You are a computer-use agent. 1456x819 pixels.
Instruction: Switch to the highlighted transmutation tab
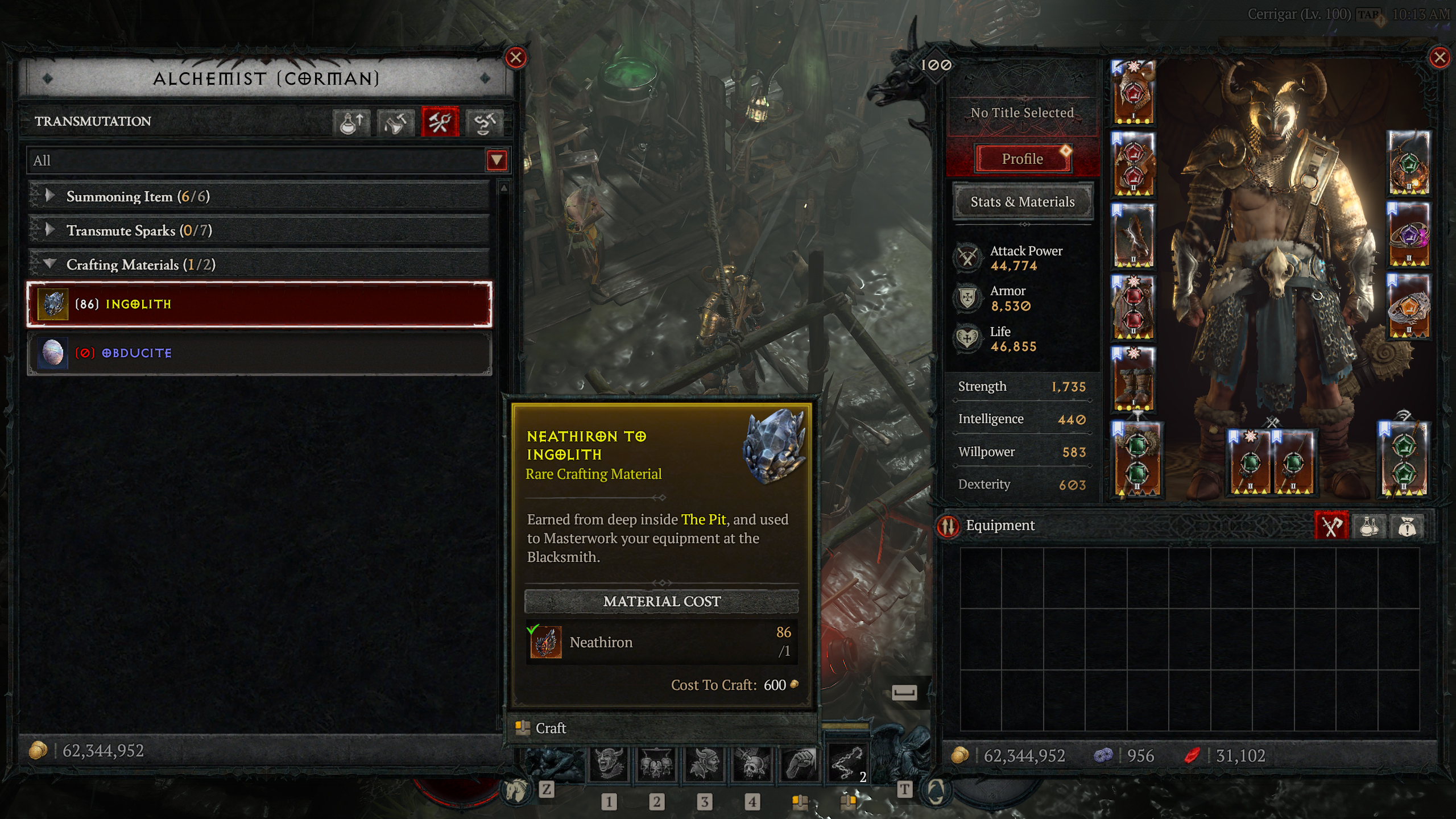(440, 122)
